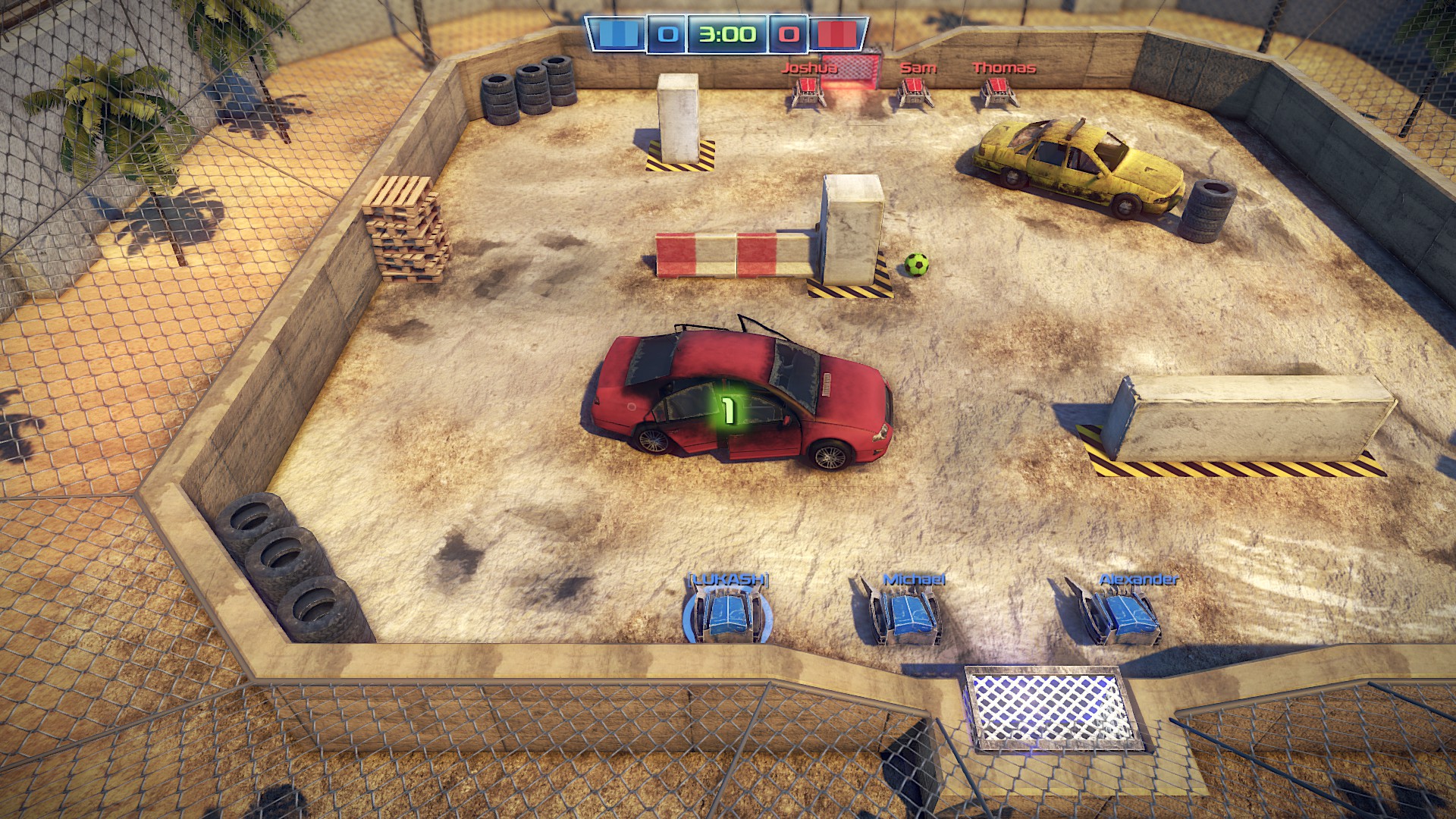Image resolution: width=1456 pixels, height=819 pixels.
Task: Click the LUKASH nameplate
Action: [x=727, y=580]
